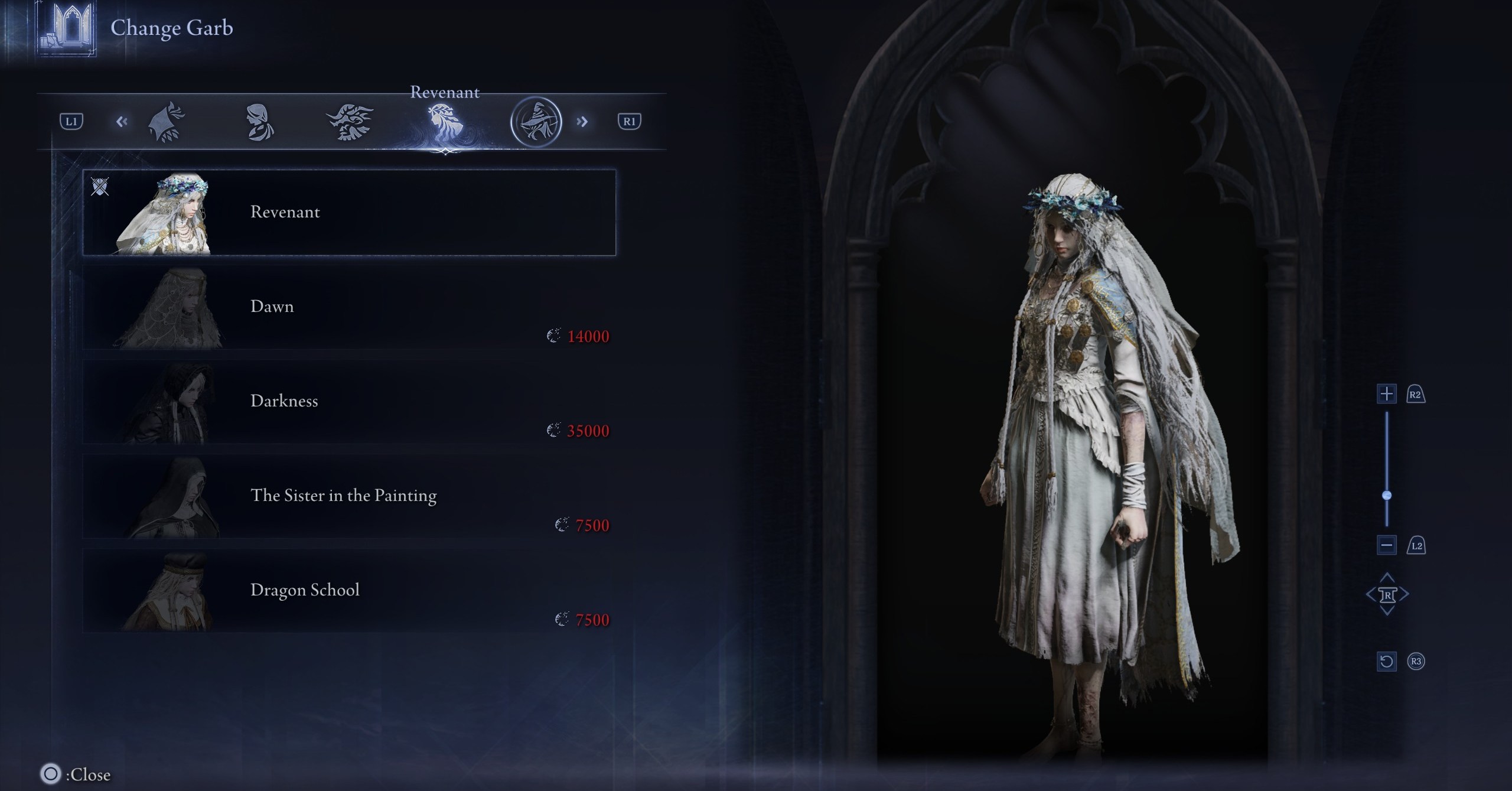This screenshot has height=791, width=1512.
Task: Reset the character preview camera
Action: point(1386,661)
